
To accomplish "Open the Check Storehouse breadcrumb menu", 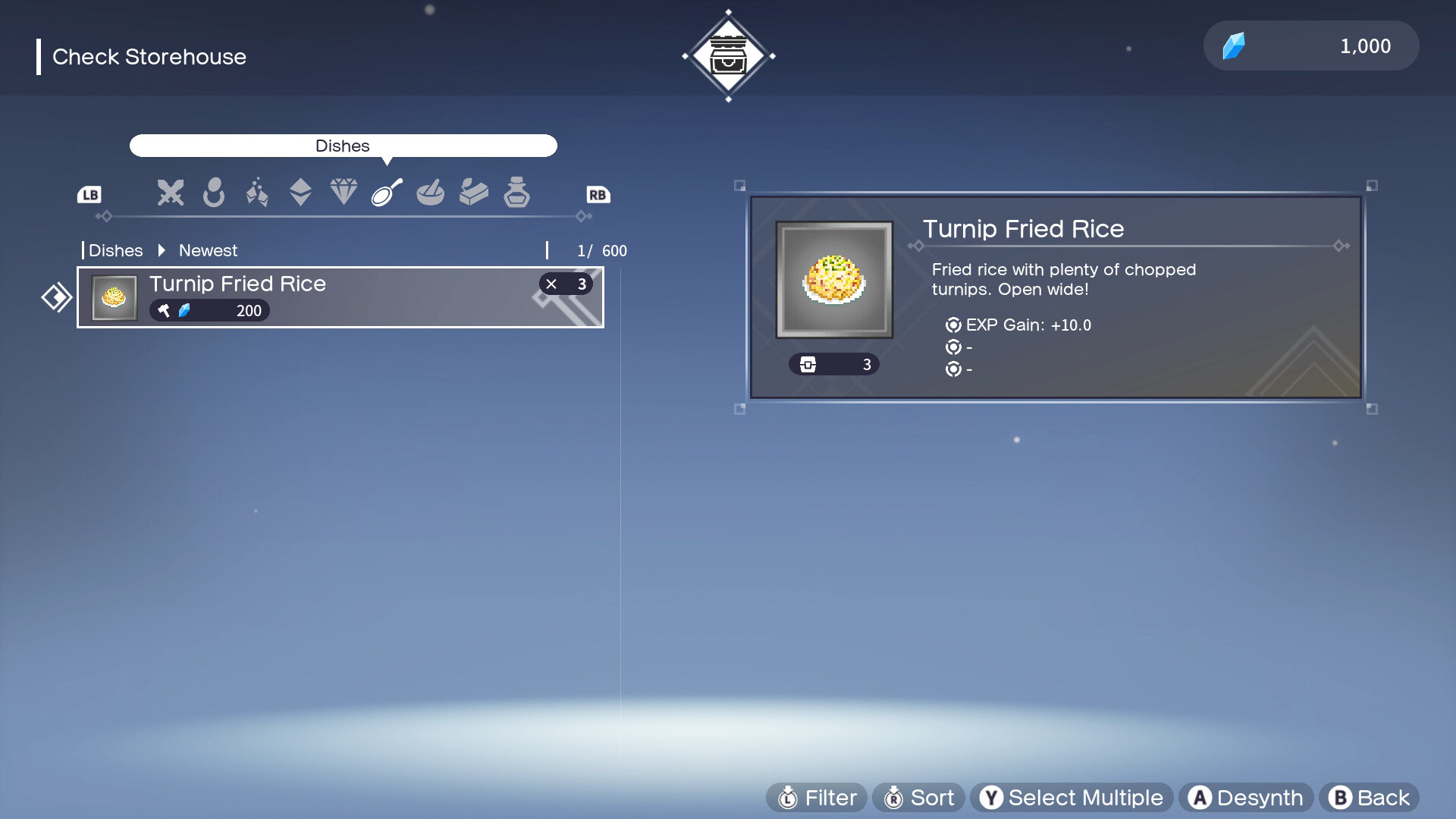I will coord(149,57).
